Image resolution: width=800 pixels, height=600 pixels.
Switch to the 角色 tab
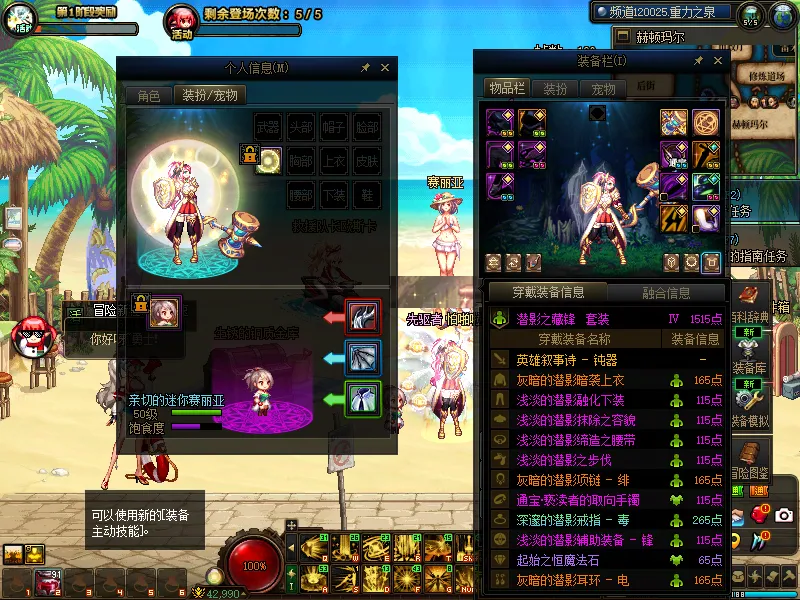[149, 96]
